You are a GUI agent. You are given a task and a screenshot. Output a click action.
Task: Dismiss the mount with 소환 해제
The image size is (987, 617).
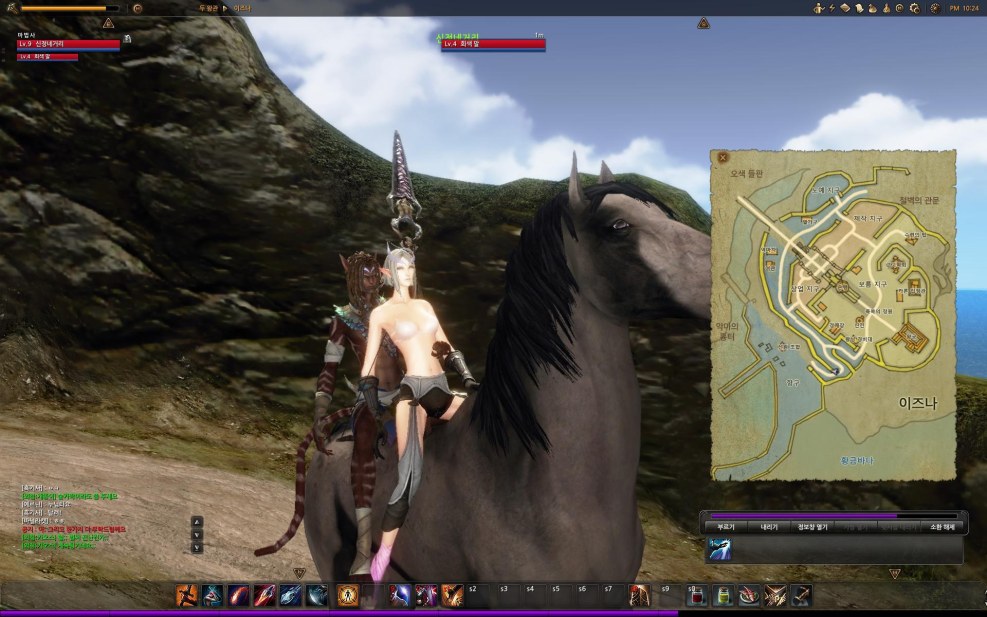941,527
